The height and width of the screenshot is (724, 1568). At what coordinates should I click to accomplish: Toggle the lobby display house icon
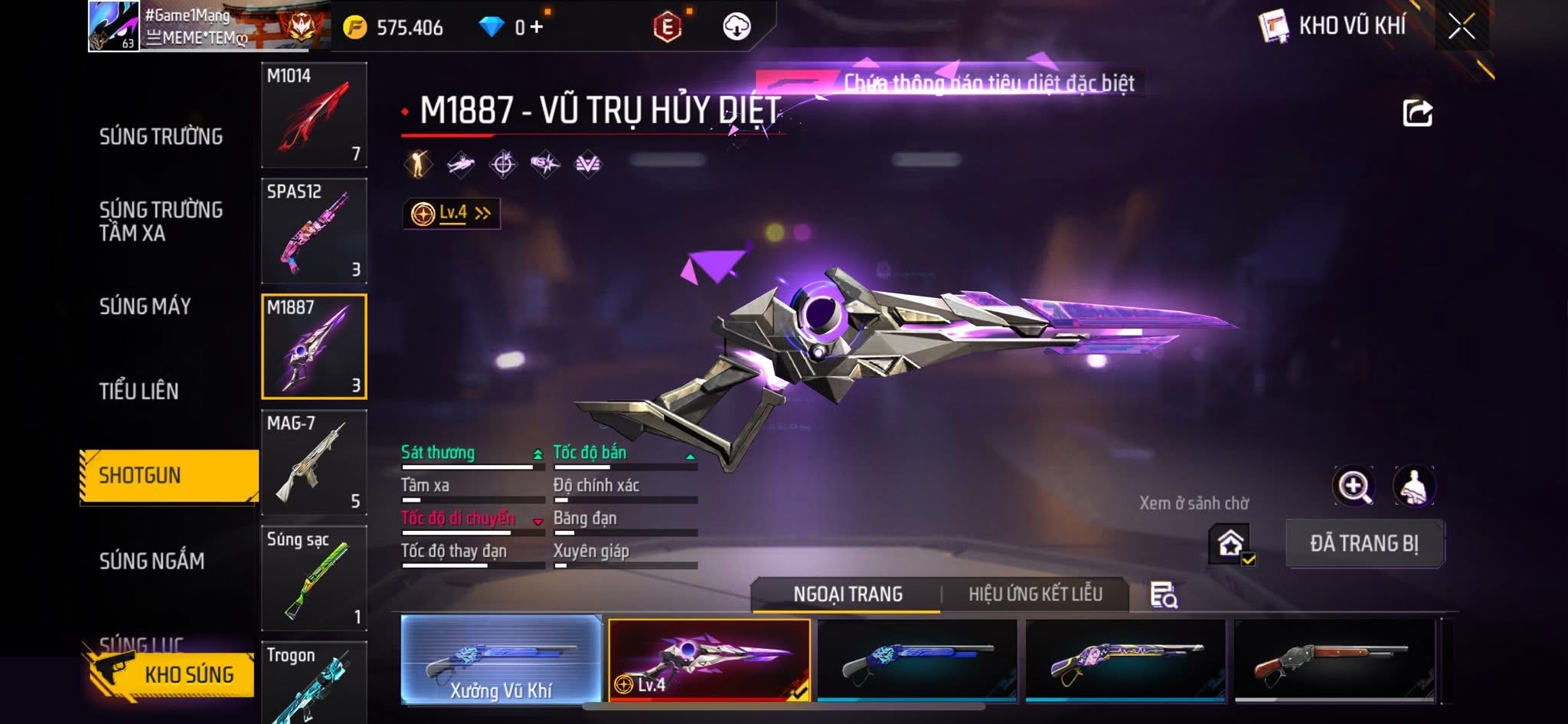1230,544
